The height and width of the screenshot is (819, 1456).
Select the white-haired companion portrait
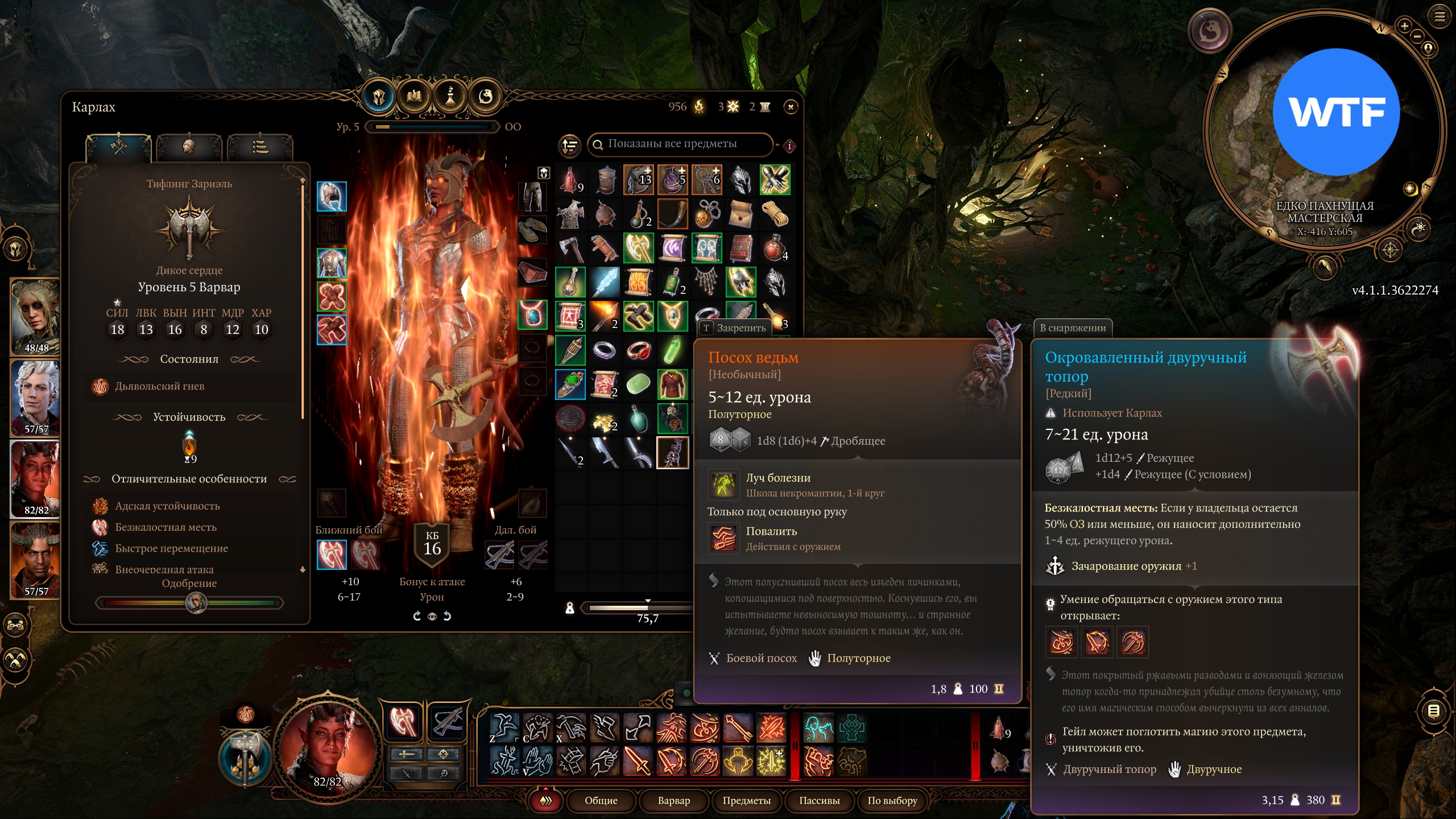[x=35, y=398]
